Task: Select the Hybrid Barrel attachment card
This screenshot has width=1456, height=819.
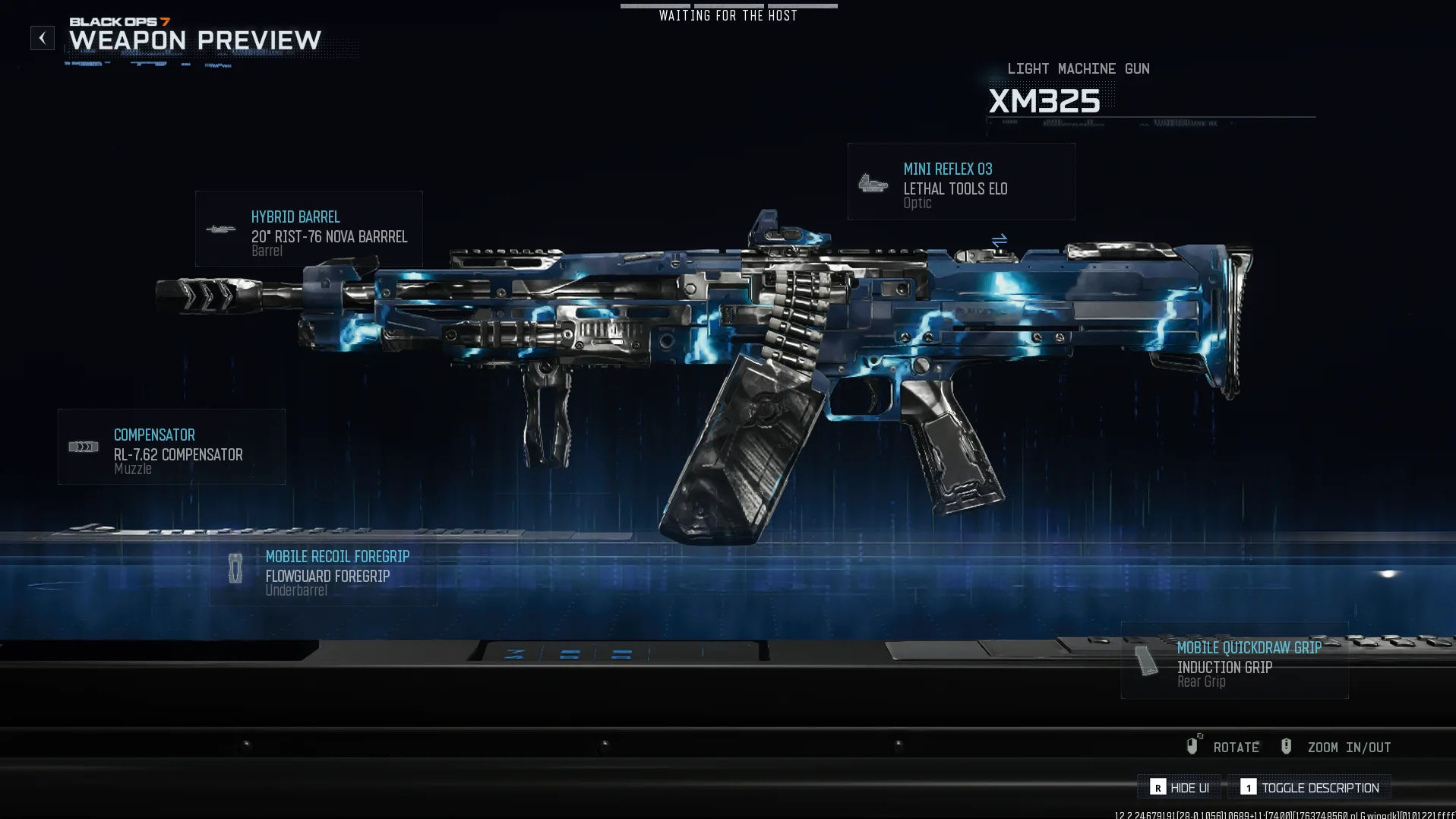Action: (x=308, y=229)
